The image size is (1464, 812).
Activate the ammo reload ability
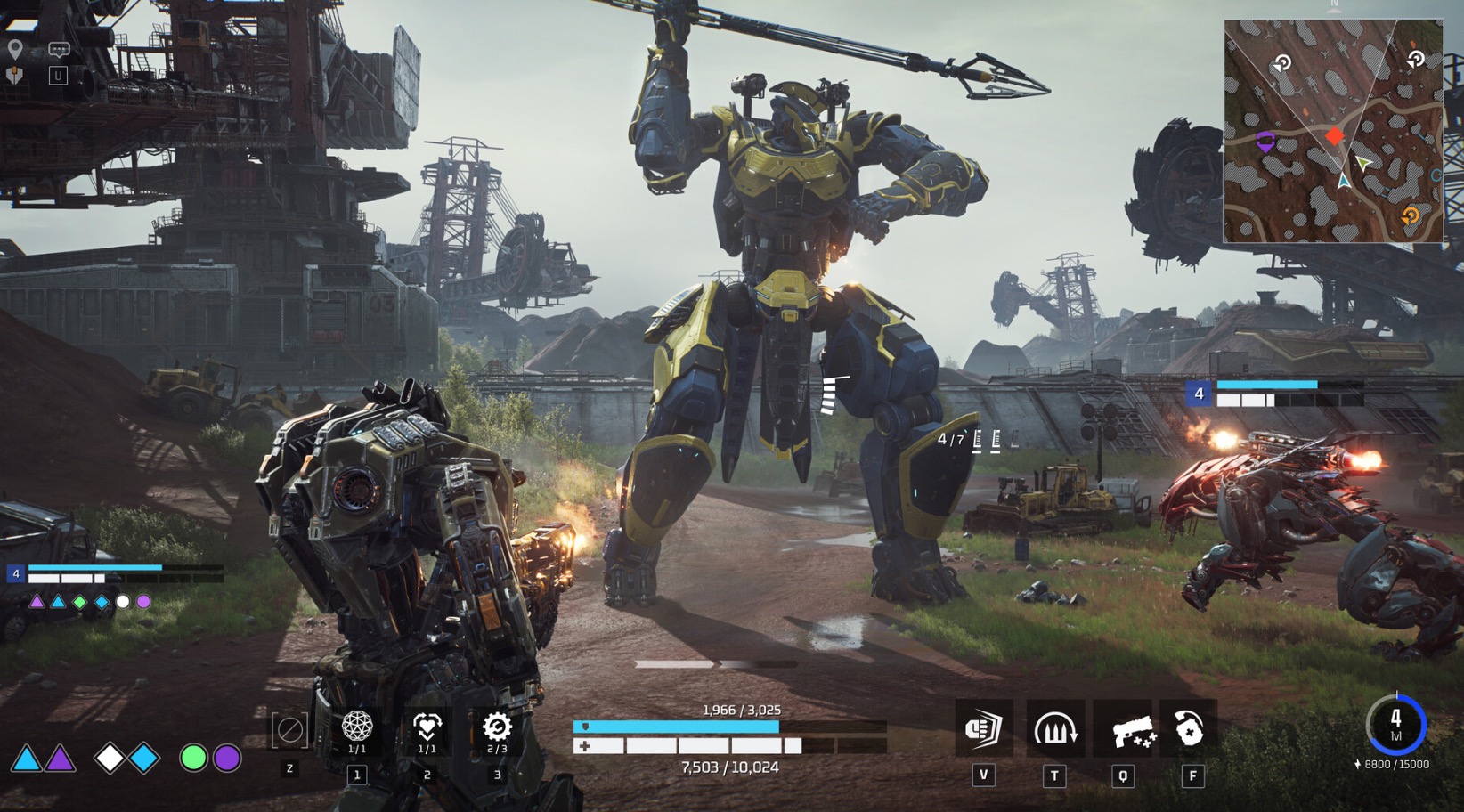(x=1054, y=729)
